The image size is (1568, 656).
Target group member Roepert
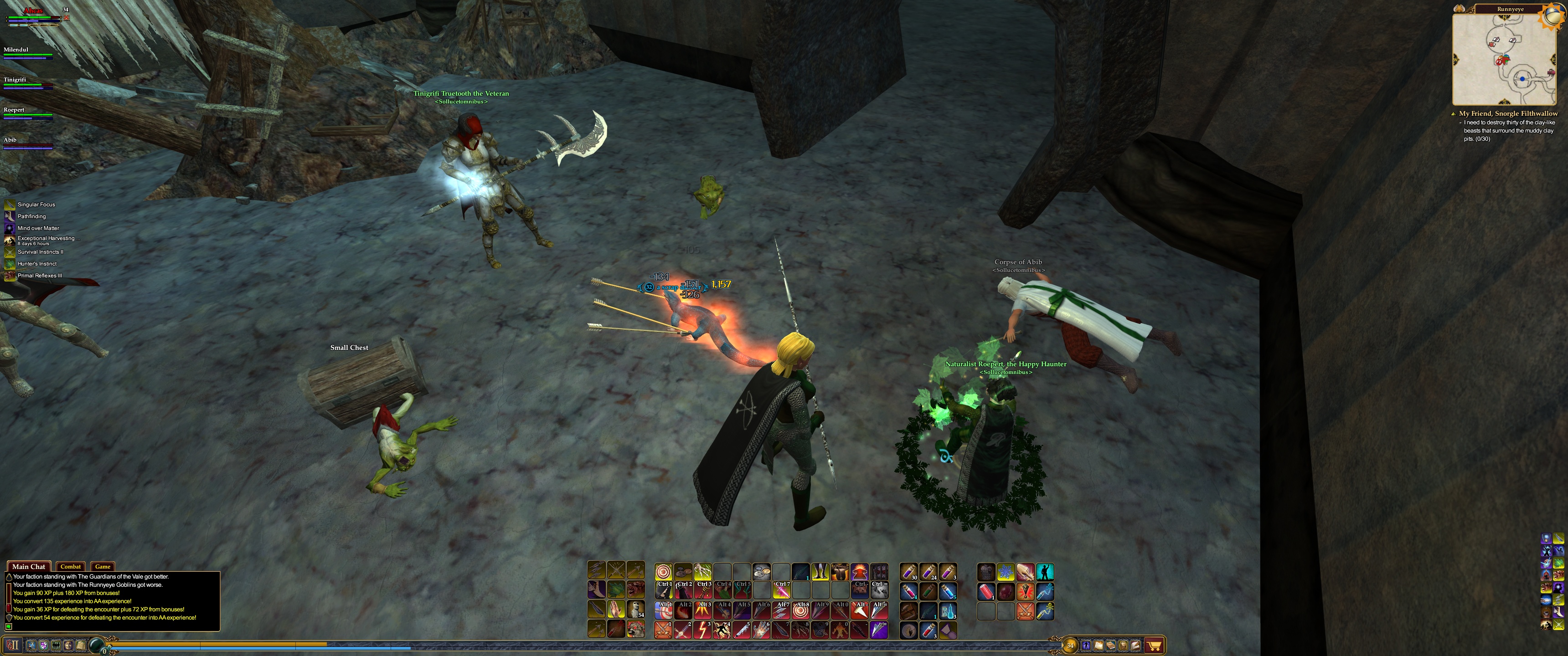(15, 110)
